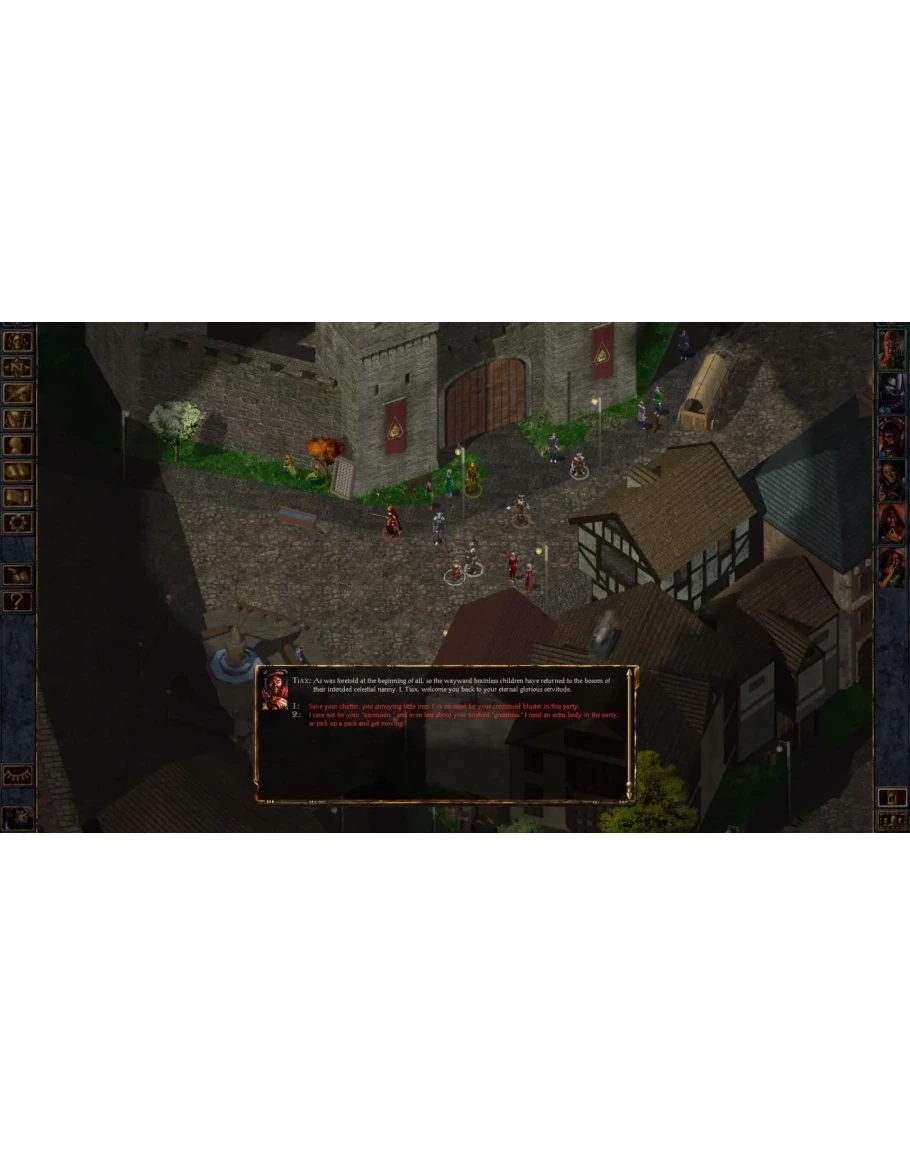Toggle party AI lantern button

click(892, 797)
